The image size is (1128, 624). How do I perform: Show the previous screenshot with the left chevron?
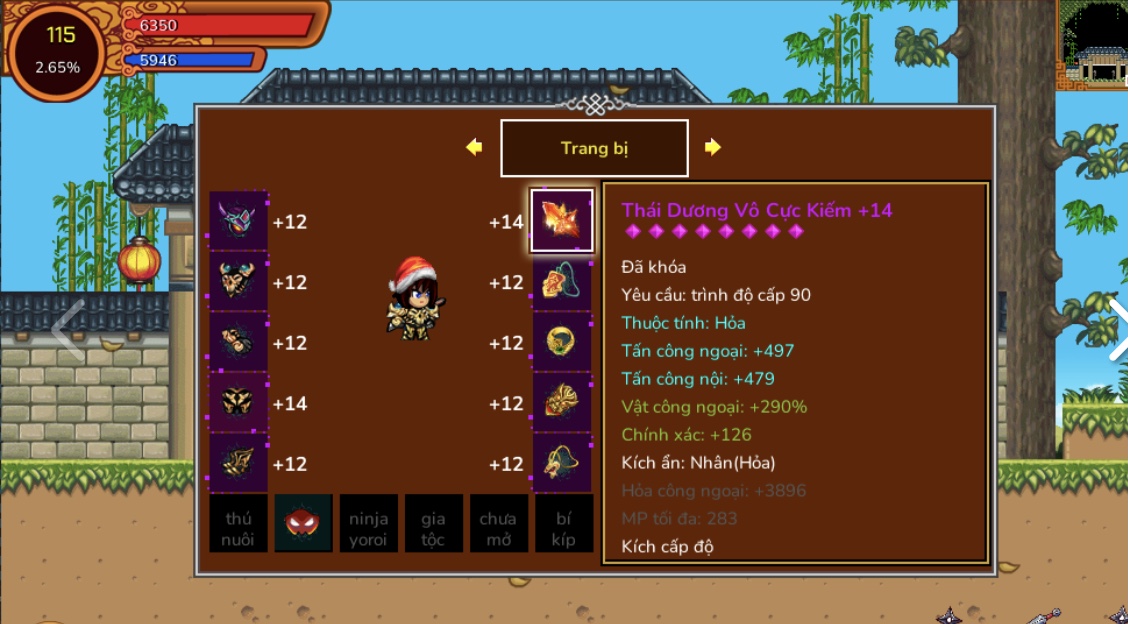click(68, 329)
